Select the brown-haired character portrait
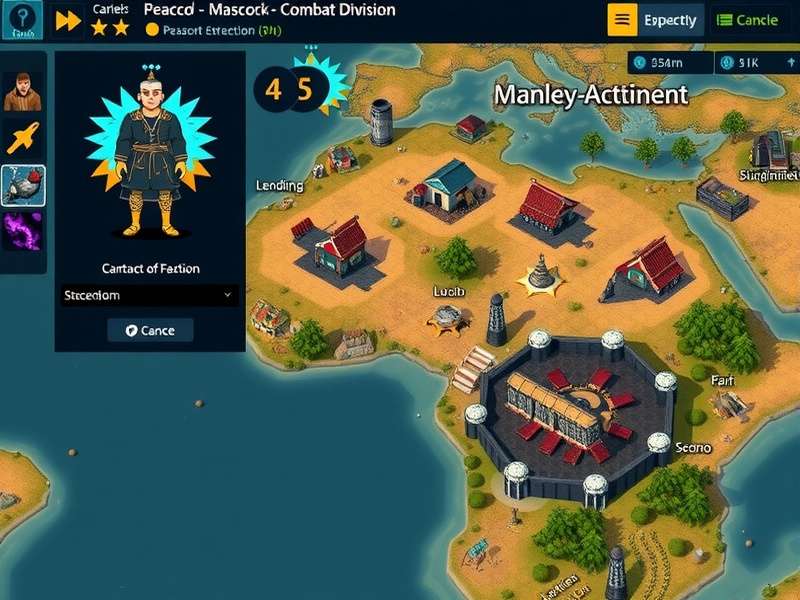The width and height of the screenshot is (800, 600). 22,92
